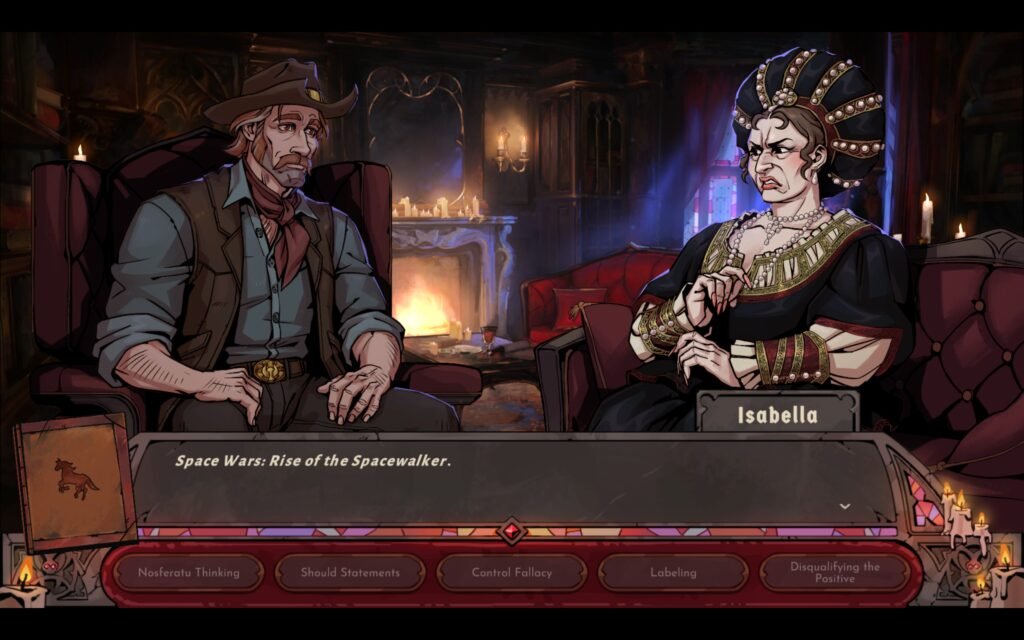Select Disqualifying the Positive
Viewport: 1024px width, 640px height.
(835, 573)
